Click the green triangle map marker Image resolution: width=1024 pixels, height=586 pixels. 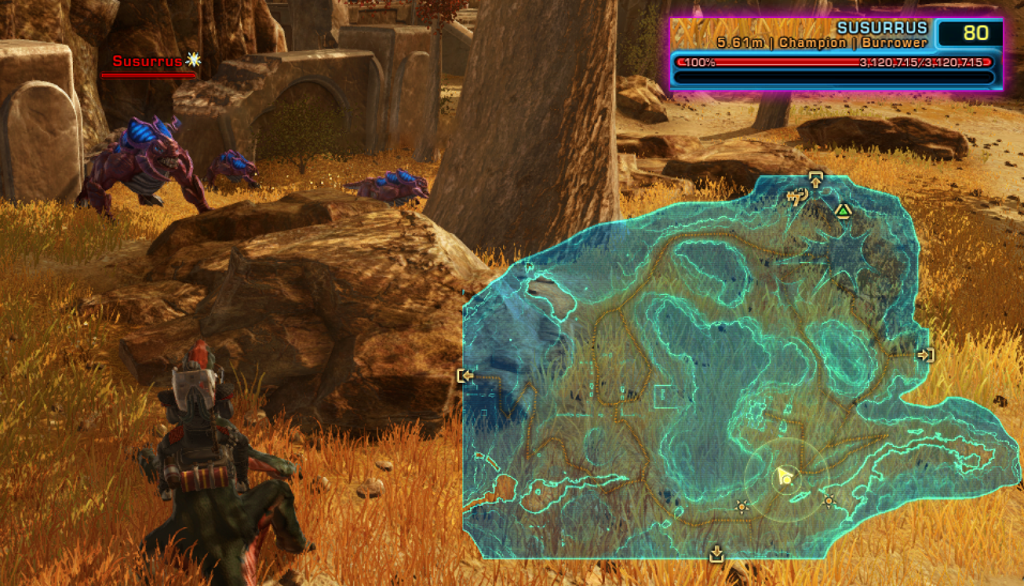[x=843, y=210]
